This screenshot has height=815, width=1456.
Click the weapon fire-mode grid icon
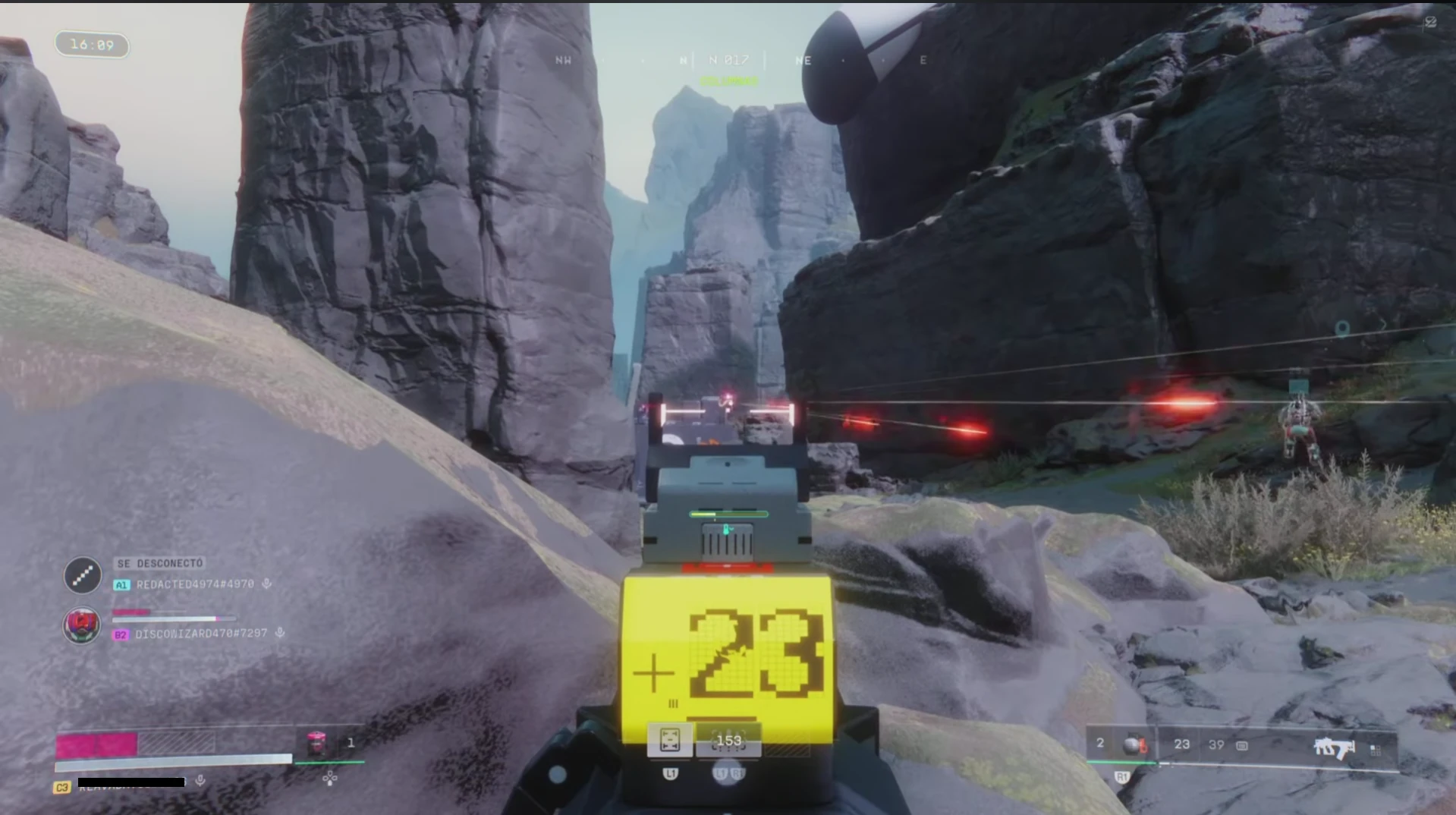pos(1376,750)
